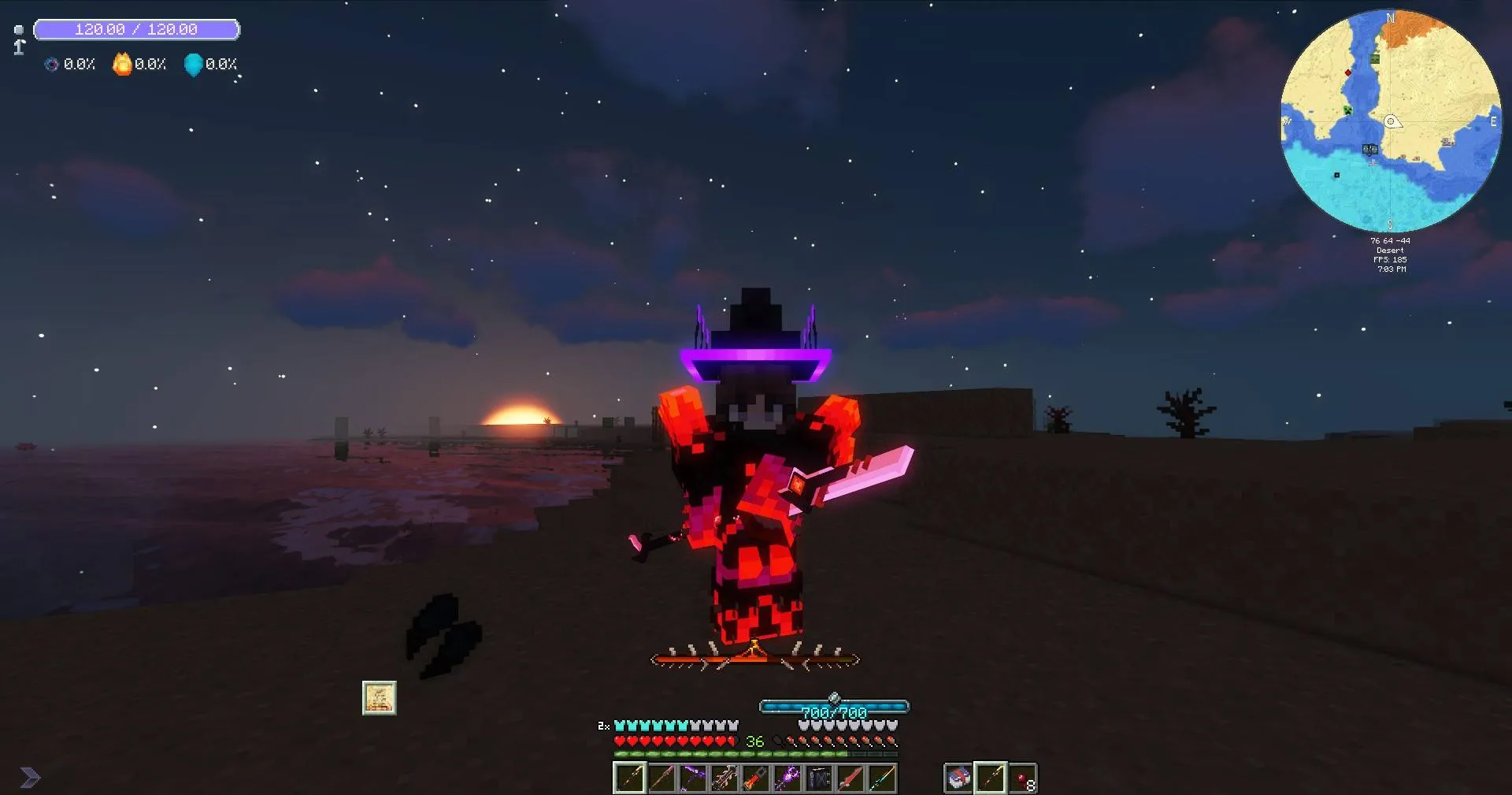Viewport: 1512px width, 795px height.
Task: Select the fiery dynamite in hotbar slot five
Action: point(756,778)
